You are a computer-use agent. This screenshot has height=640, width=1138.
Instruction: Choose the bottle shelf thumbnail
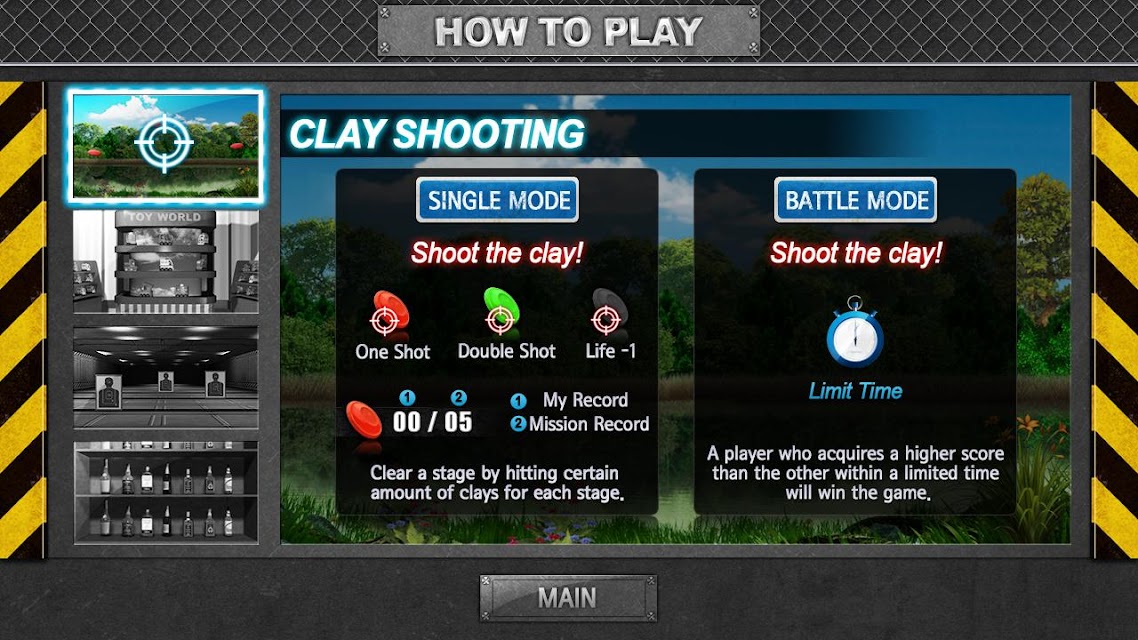coord(166,493)
